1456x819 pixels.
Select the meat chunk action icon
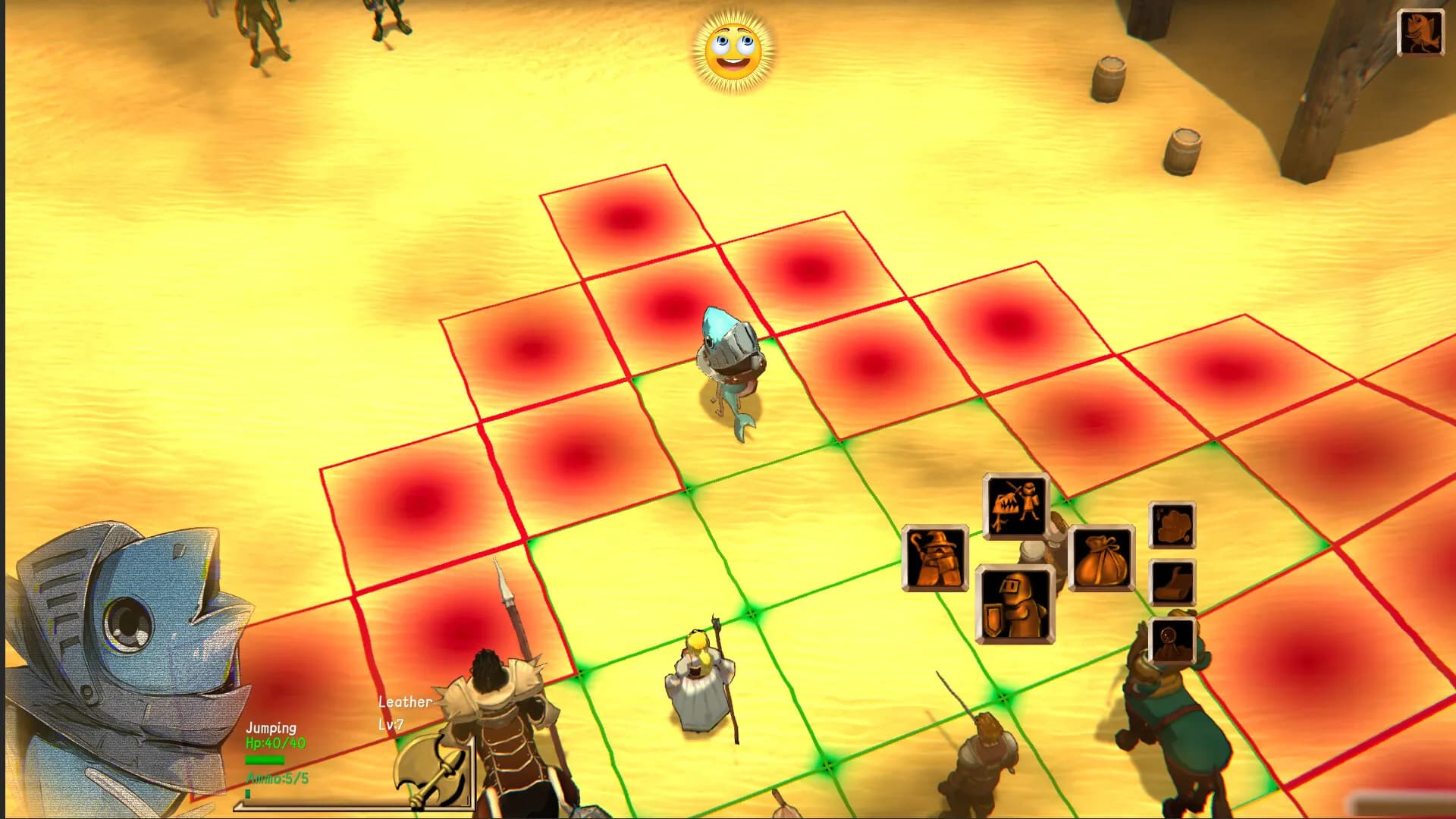point(1173,525)
